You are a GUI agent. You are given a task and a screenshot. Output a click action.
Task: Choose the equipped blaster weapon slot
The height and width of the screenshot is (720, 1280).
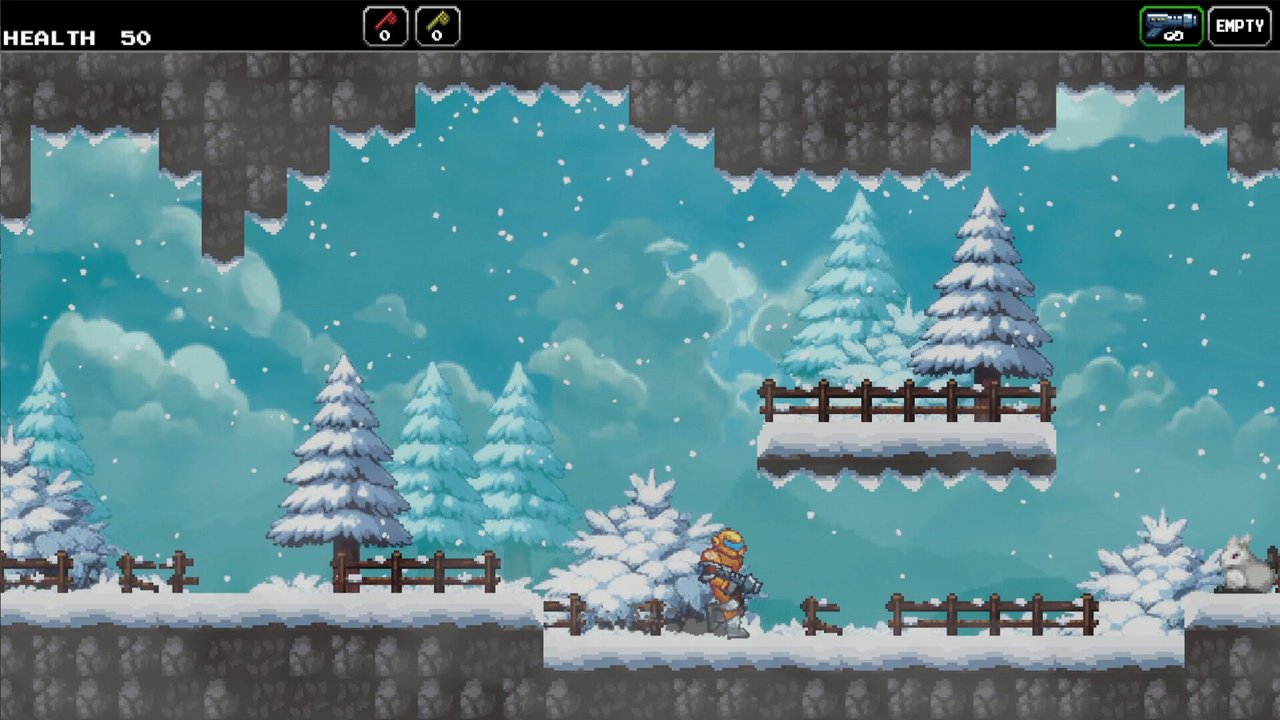point(1171,26)
